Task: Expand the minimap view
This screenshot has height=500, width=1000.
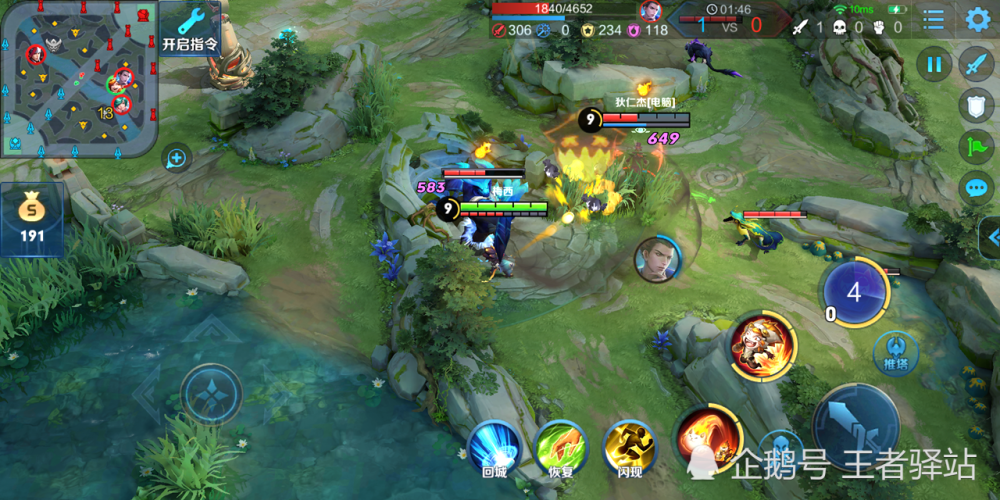Action: click(x=78, y=78)
